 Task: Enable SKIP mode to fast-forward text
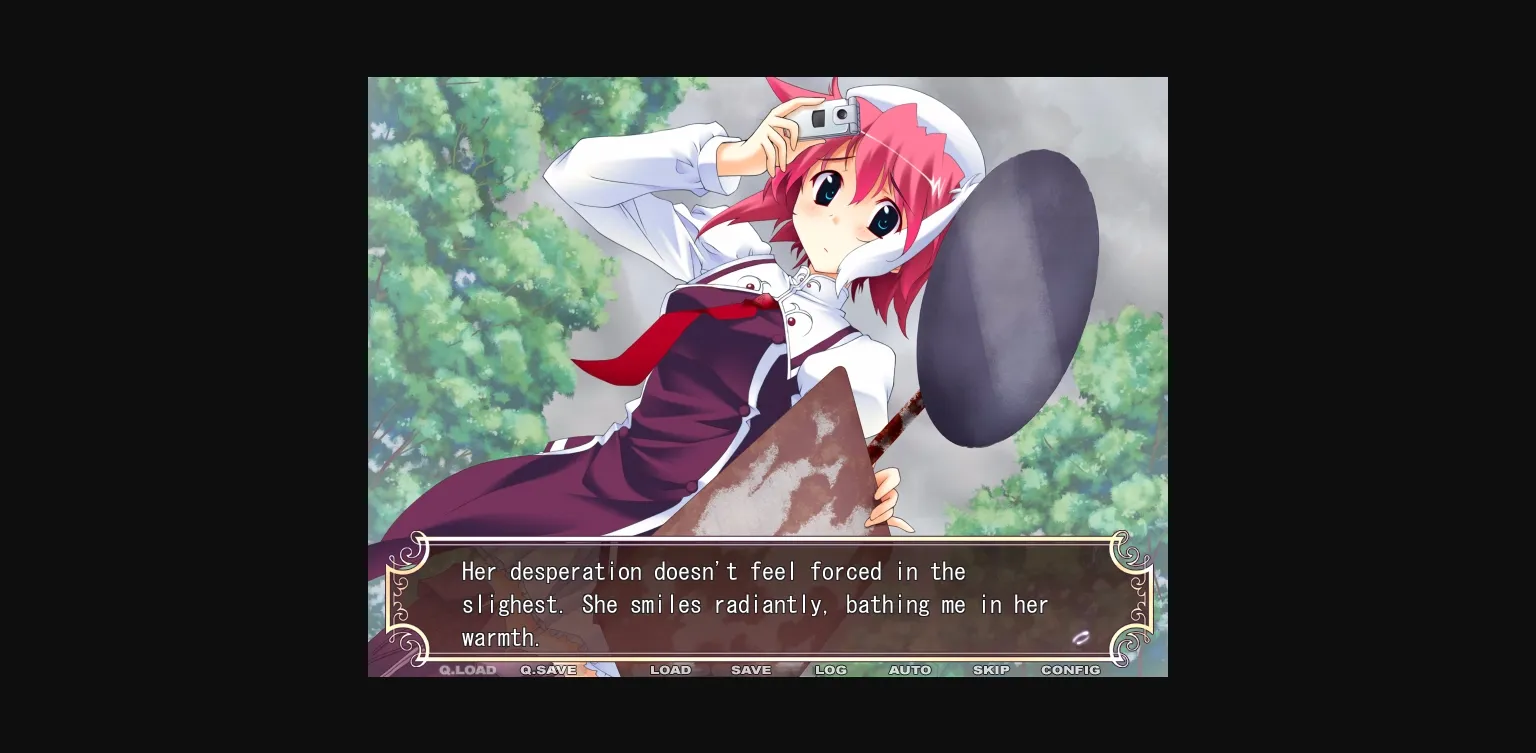click(x=991, y=670)
